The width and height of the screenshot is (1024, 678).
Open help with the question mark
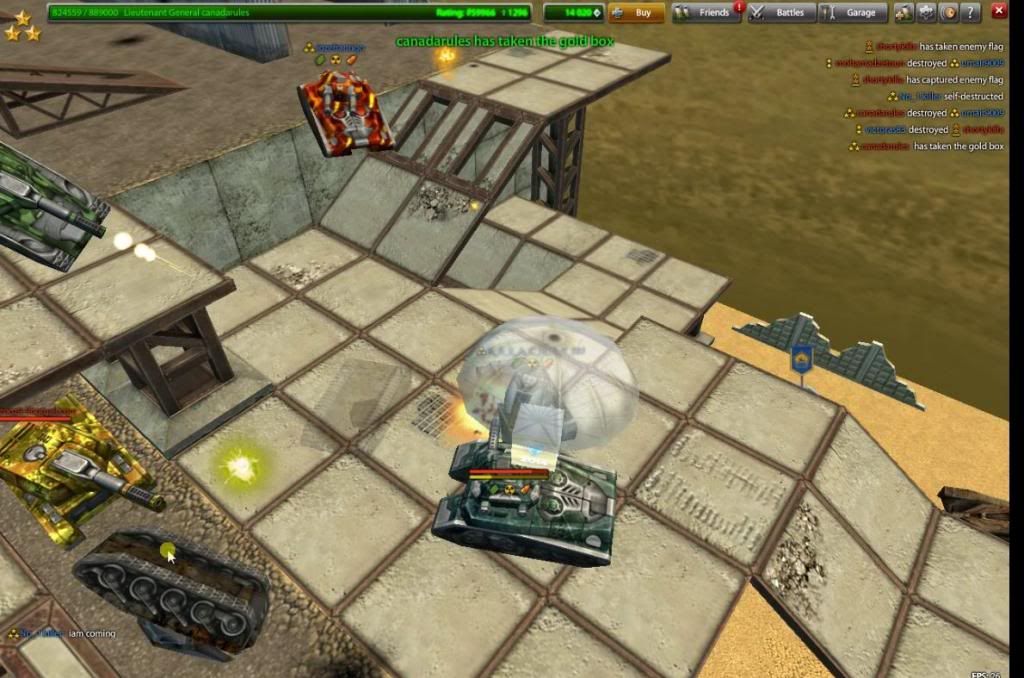(x=969, y=13)
